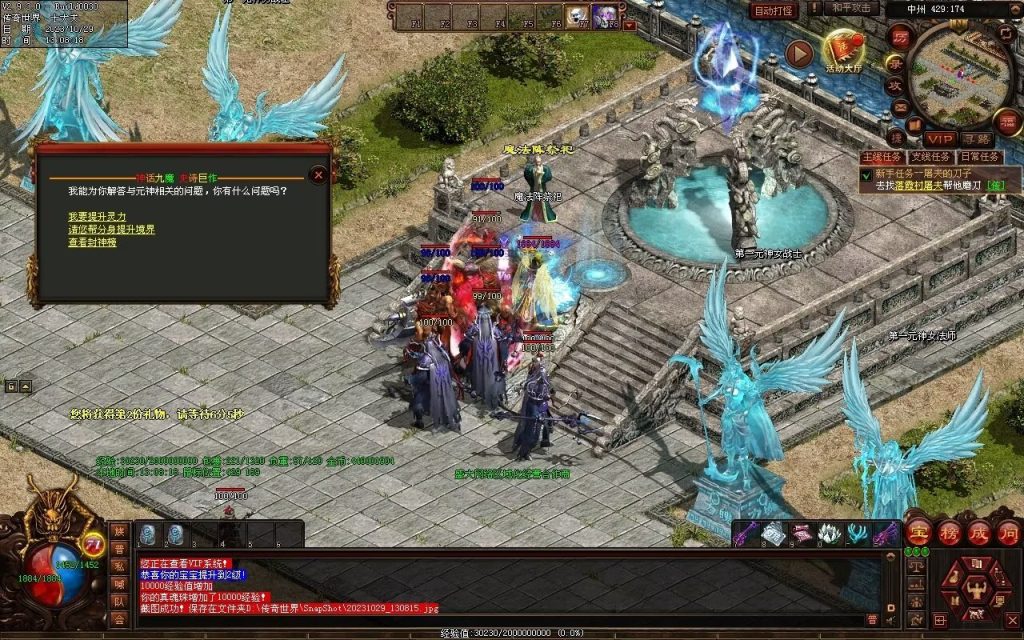Open the 成 achievements round button
Viewport: 1024px width, 640px height.
pos(979,531)
